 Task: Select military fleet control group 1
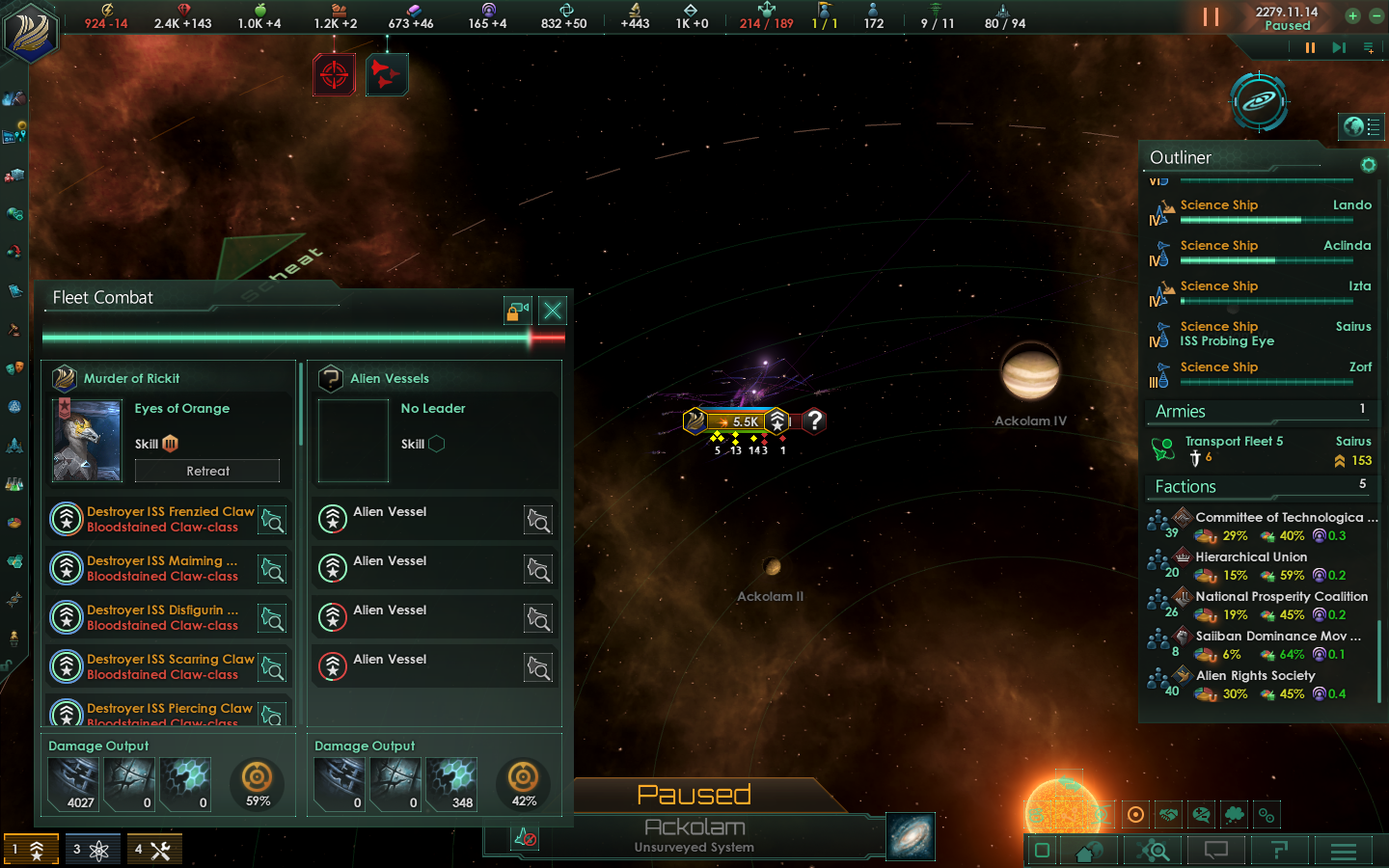(x=31, y=850)
